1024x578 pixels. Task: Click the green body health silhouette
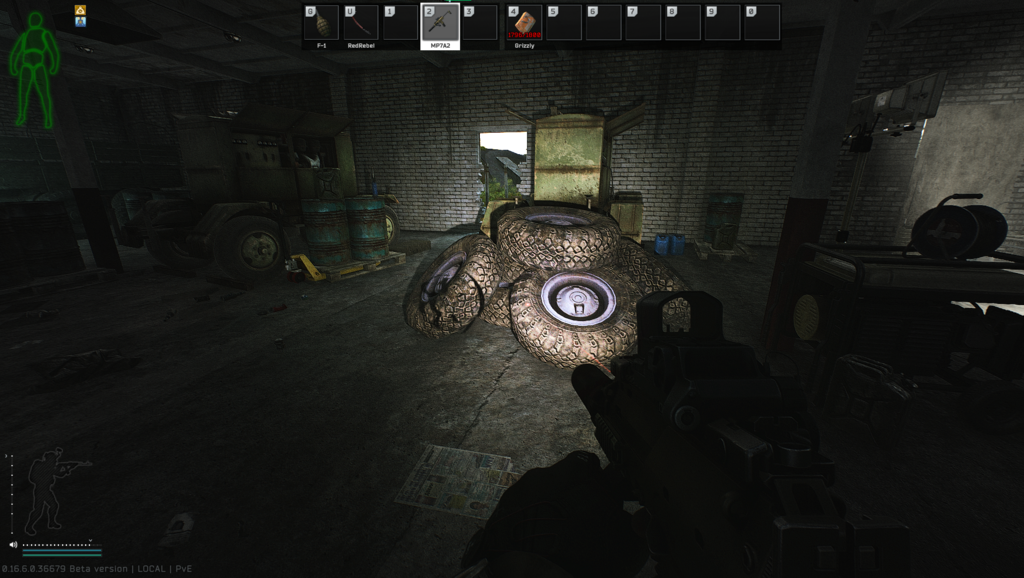[x=35, y=69]
